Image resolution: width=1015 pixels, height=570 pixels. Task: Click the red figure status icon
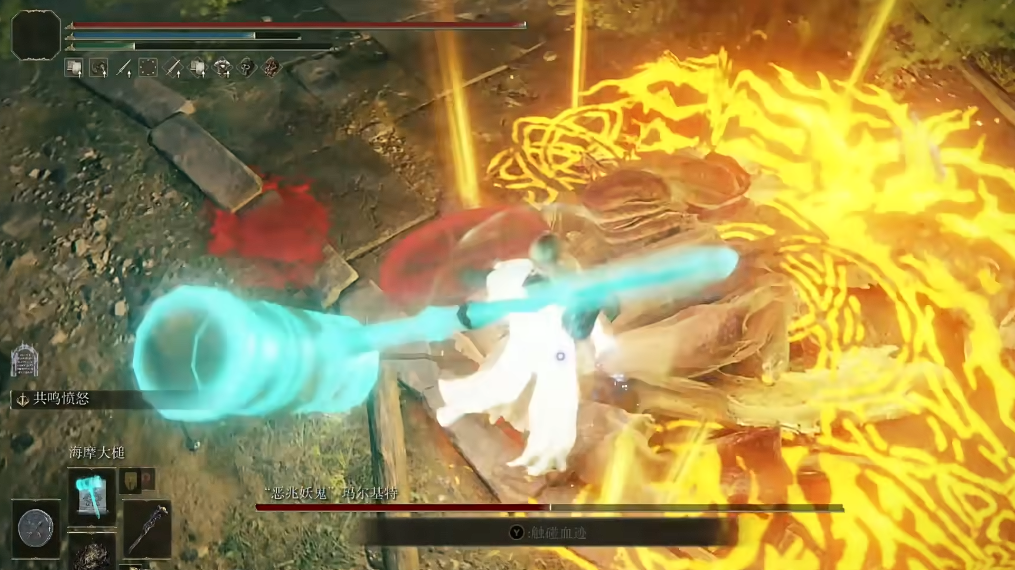[x=271, y=68]
